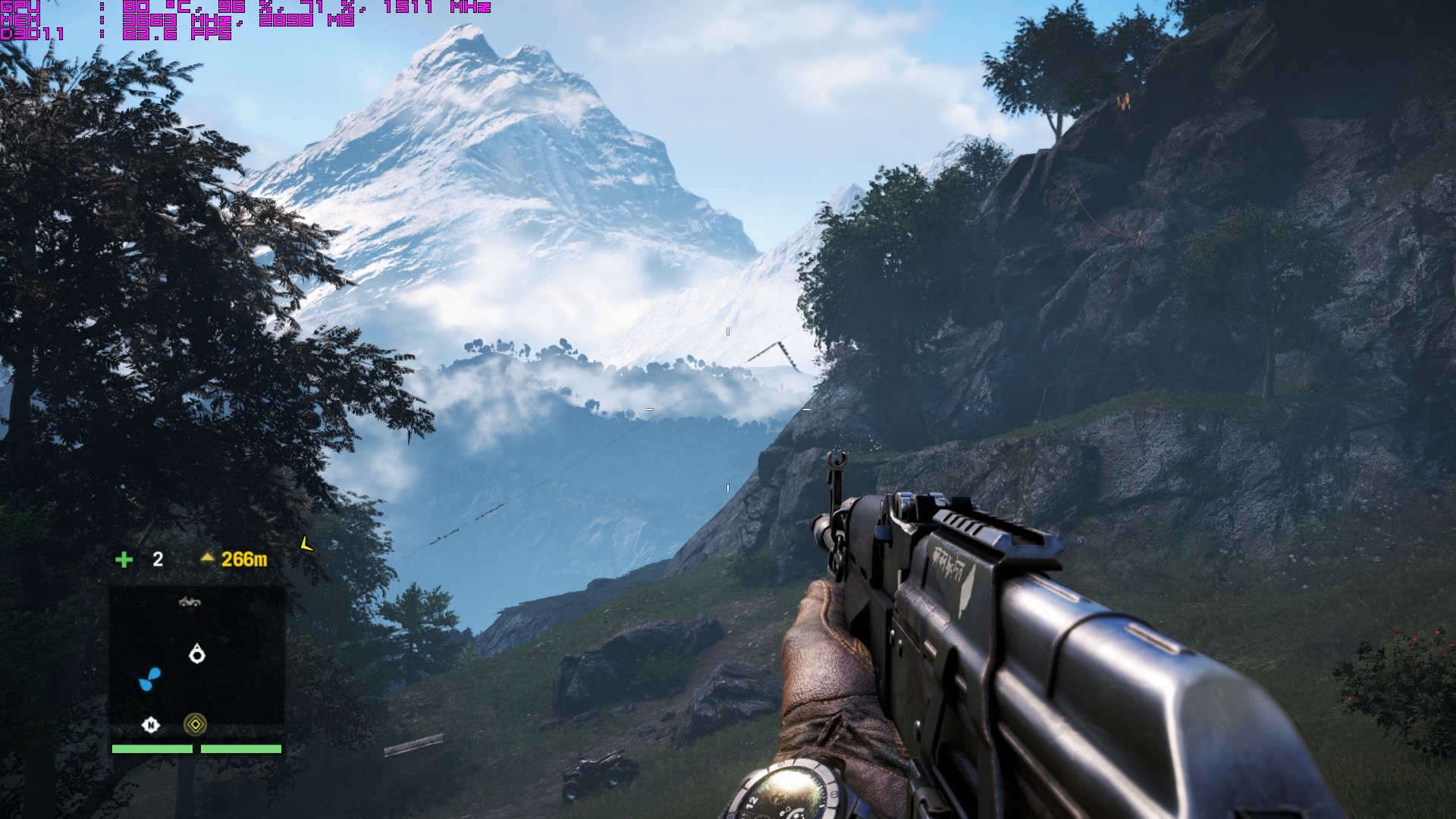Select the north compass indicator
The height and width of the screenshot is (819, 1456).
click(x=151, y=726)
